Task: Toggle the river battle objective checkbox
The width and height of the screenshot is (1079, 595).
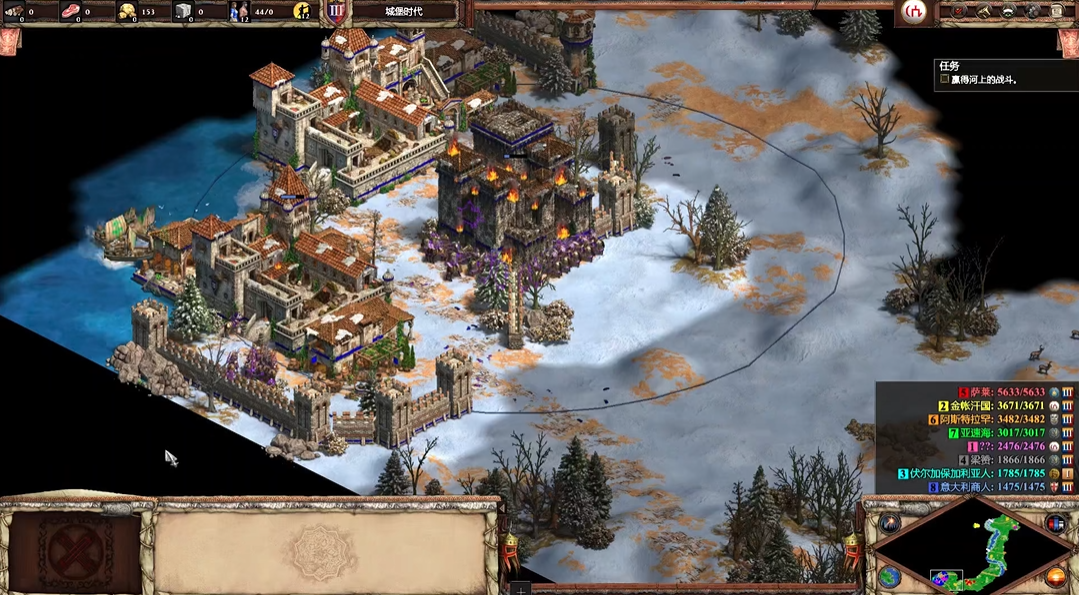Action: click(x=944, y=79)
